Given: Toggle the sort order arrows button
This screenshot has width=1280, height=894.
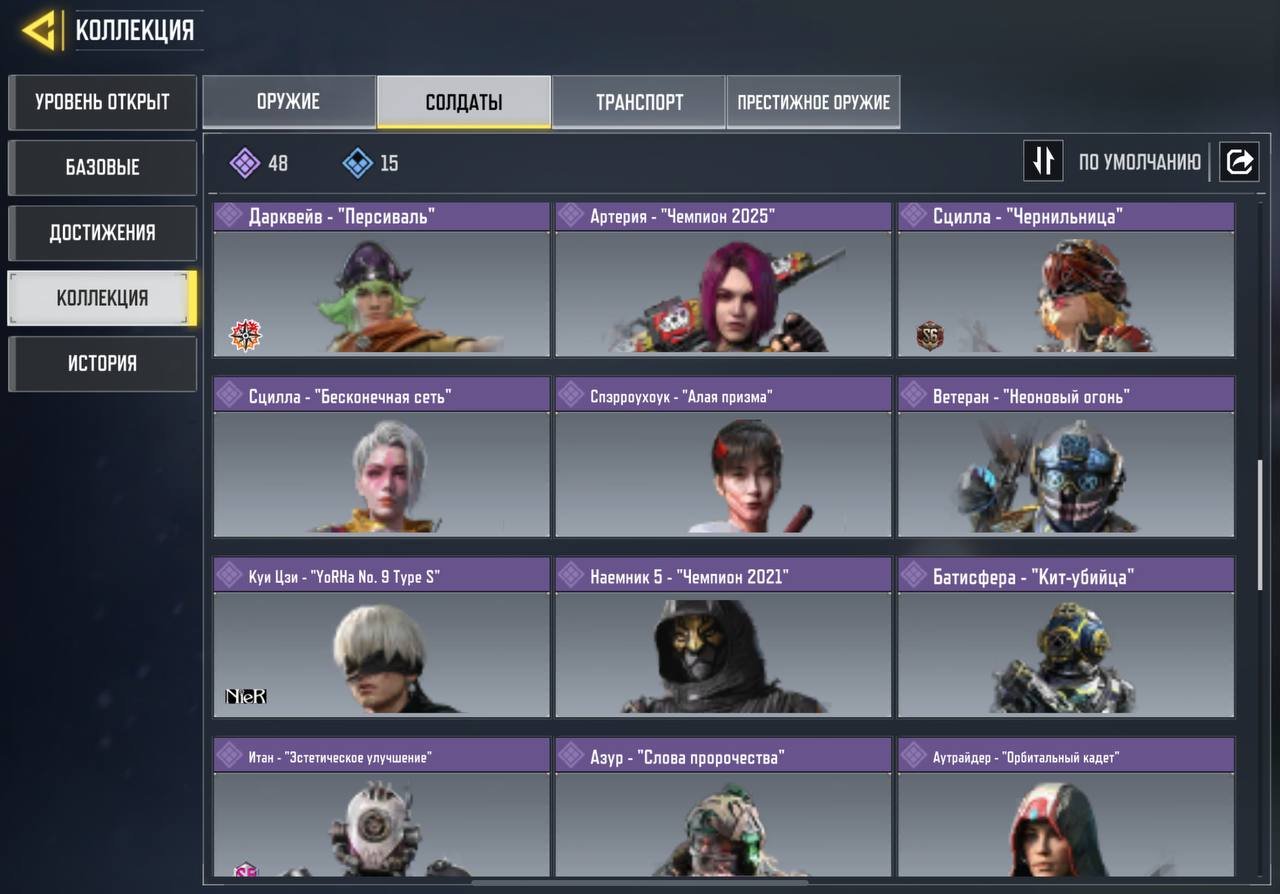Looking at the screenshot, I should [1043, 161].
